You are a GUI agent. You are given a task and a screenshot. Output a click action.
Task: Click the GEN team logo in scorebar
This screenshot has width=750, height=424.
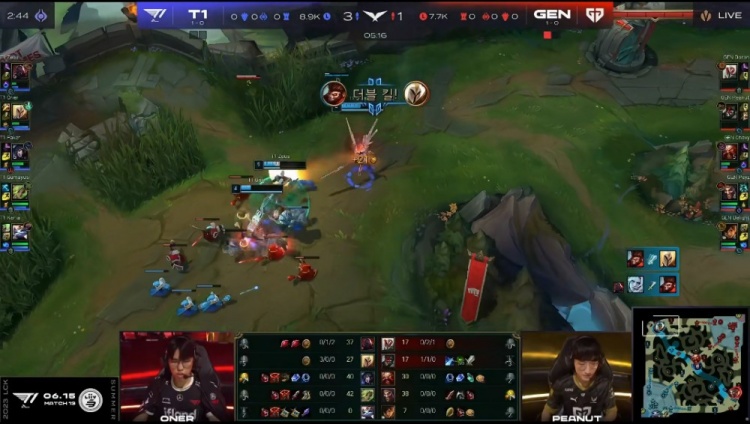coord(594,15)
